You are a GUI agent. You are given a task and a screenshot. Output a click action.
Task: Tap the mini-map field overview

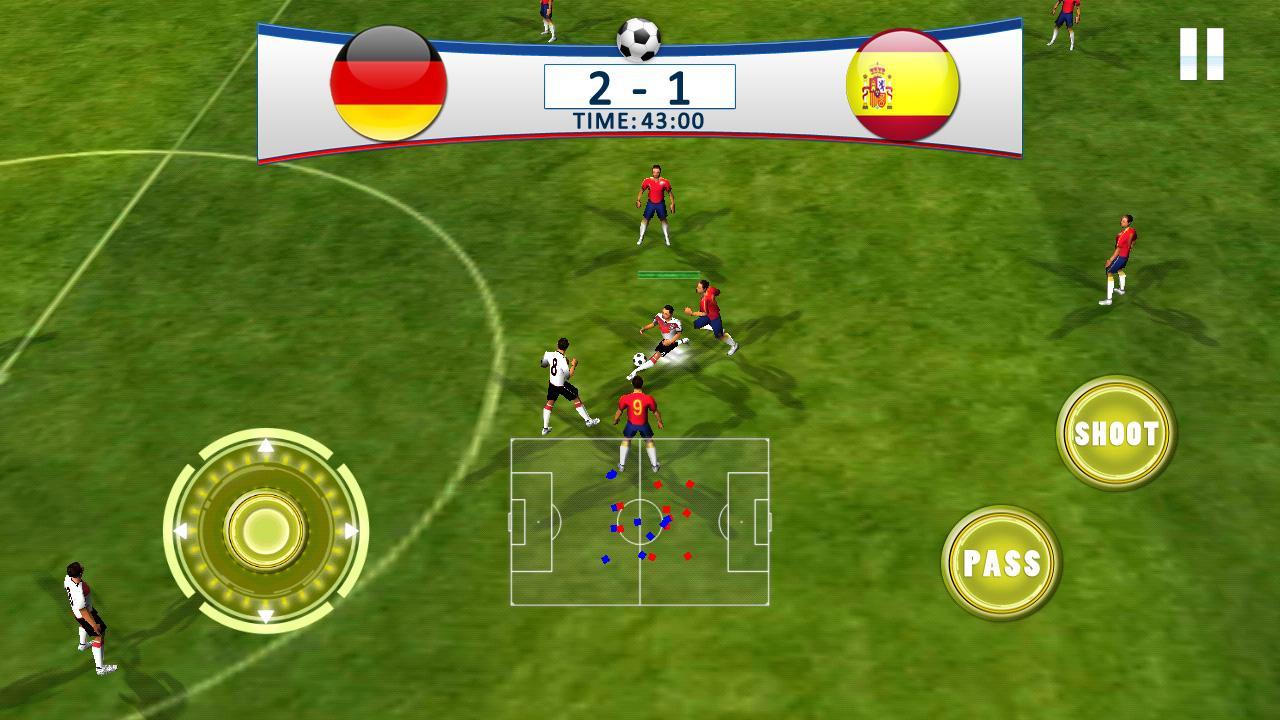pyautogui.click(x=640, y=523)
